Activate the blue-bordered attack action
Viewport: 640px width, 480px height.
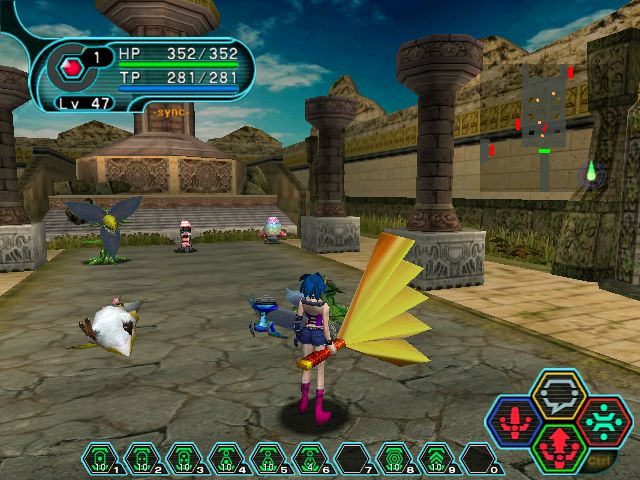point(512,419)
